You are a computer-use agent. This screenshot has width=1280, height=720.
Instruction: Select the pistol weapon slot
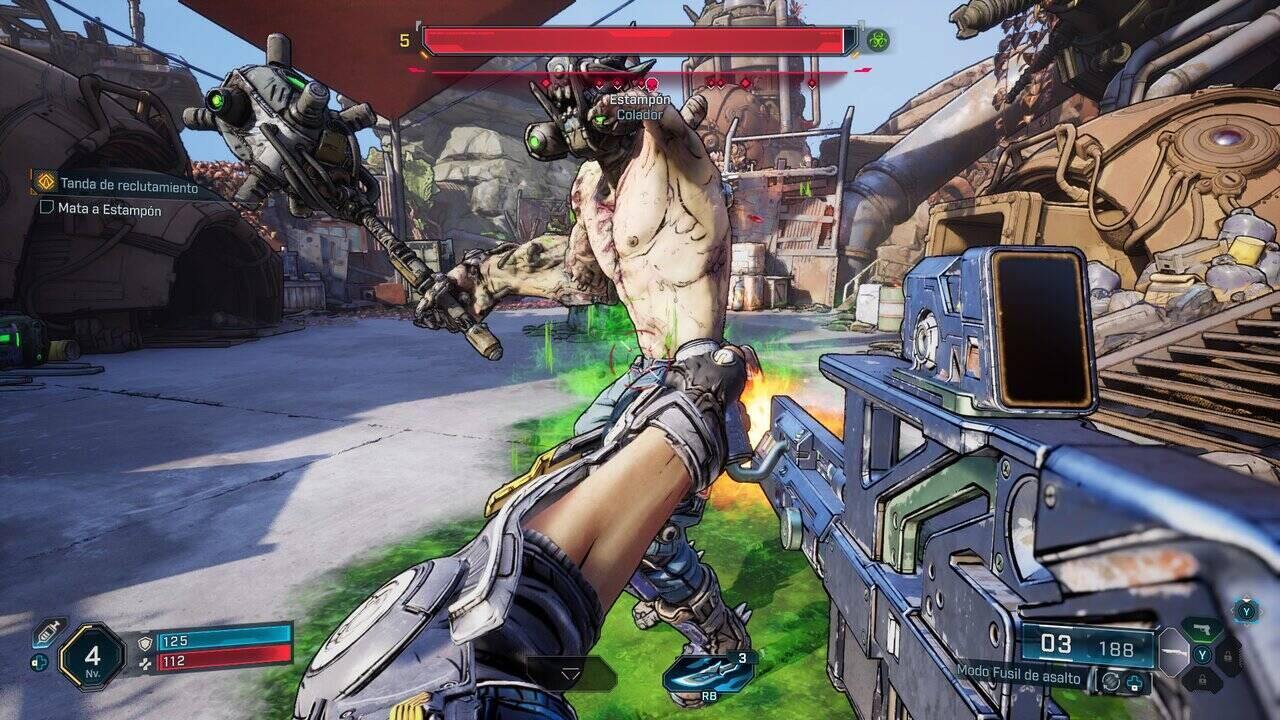[x=1201, y=630]
